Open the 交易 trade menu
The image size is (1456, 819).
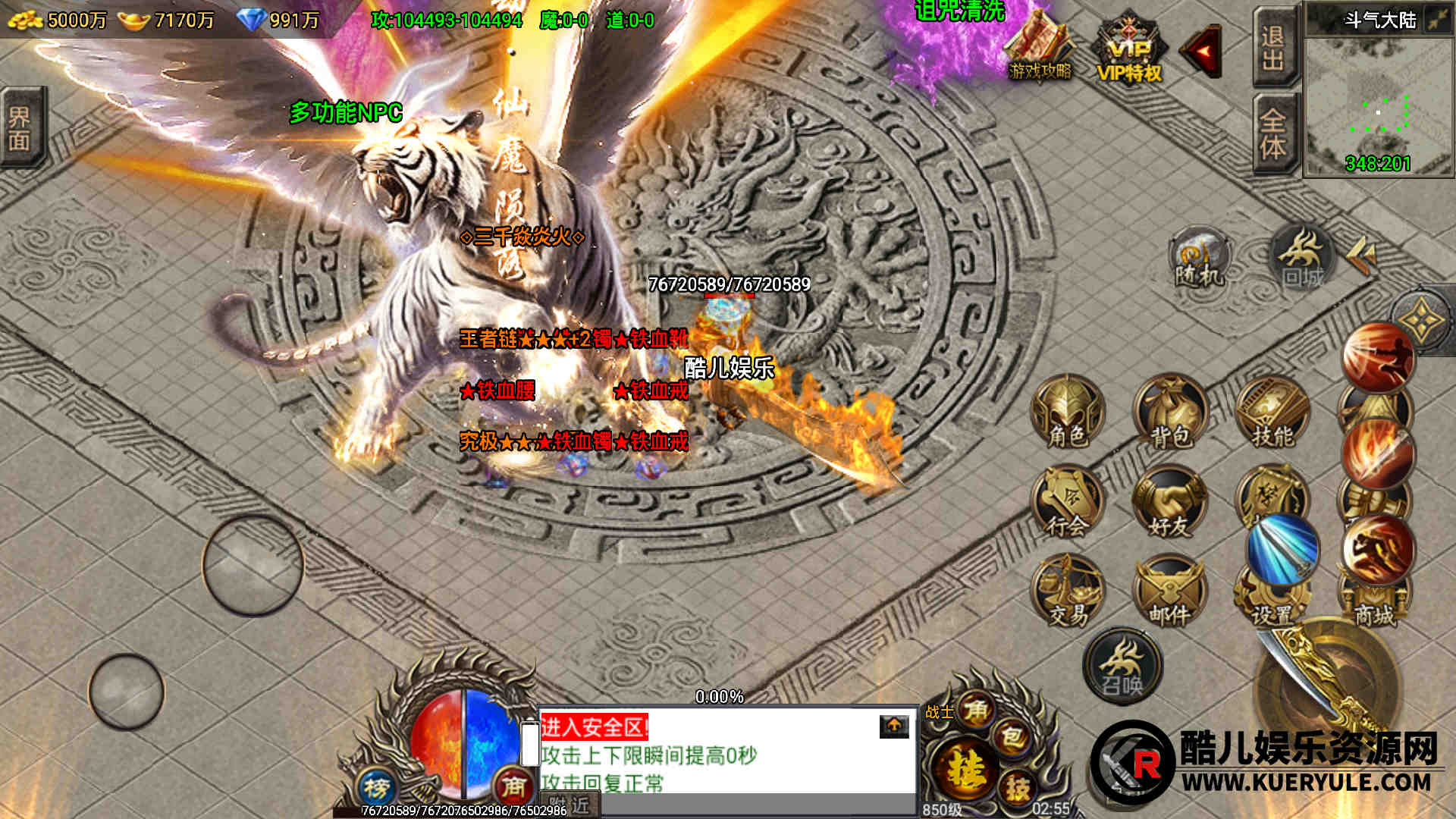(1067, 593)
